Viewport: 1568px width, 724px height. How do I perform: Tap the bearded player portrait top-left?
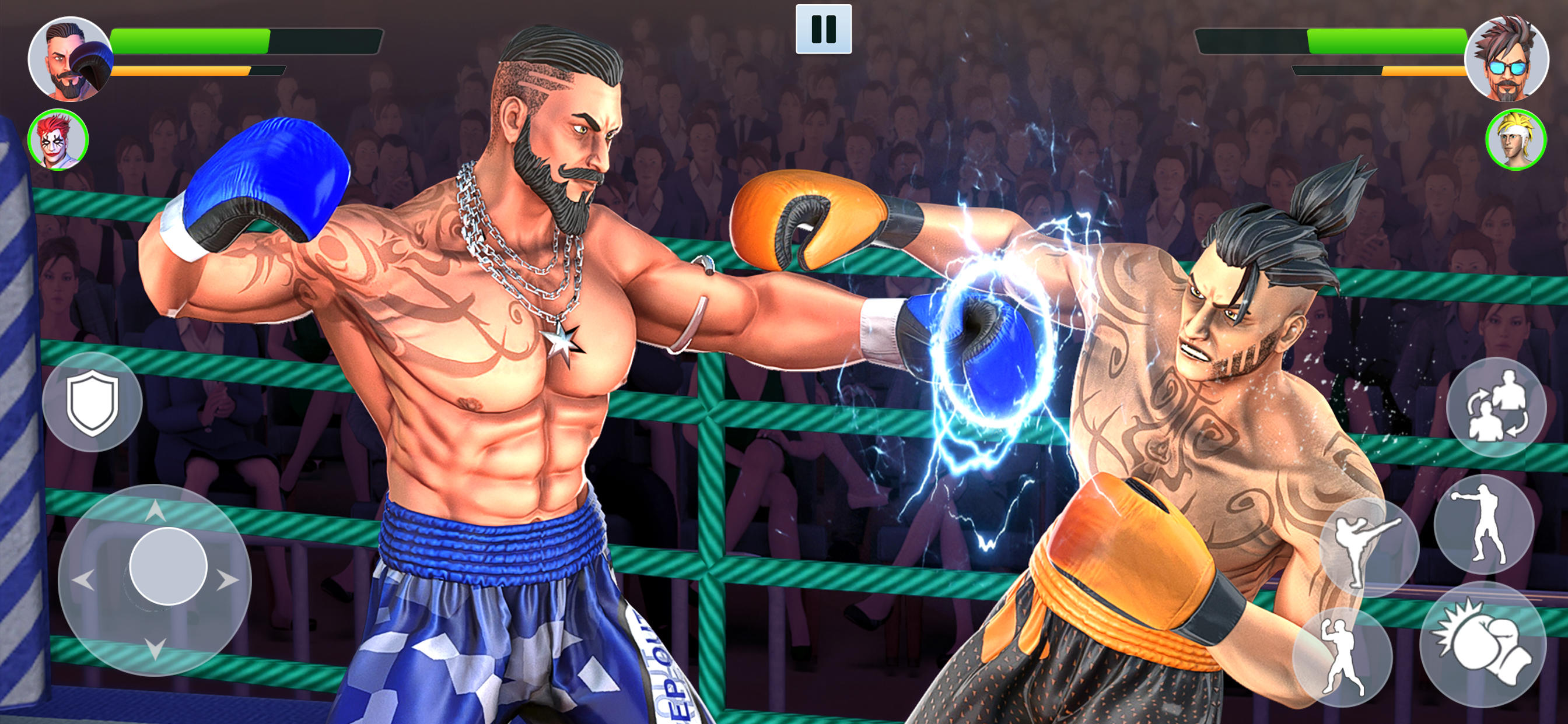71,58
